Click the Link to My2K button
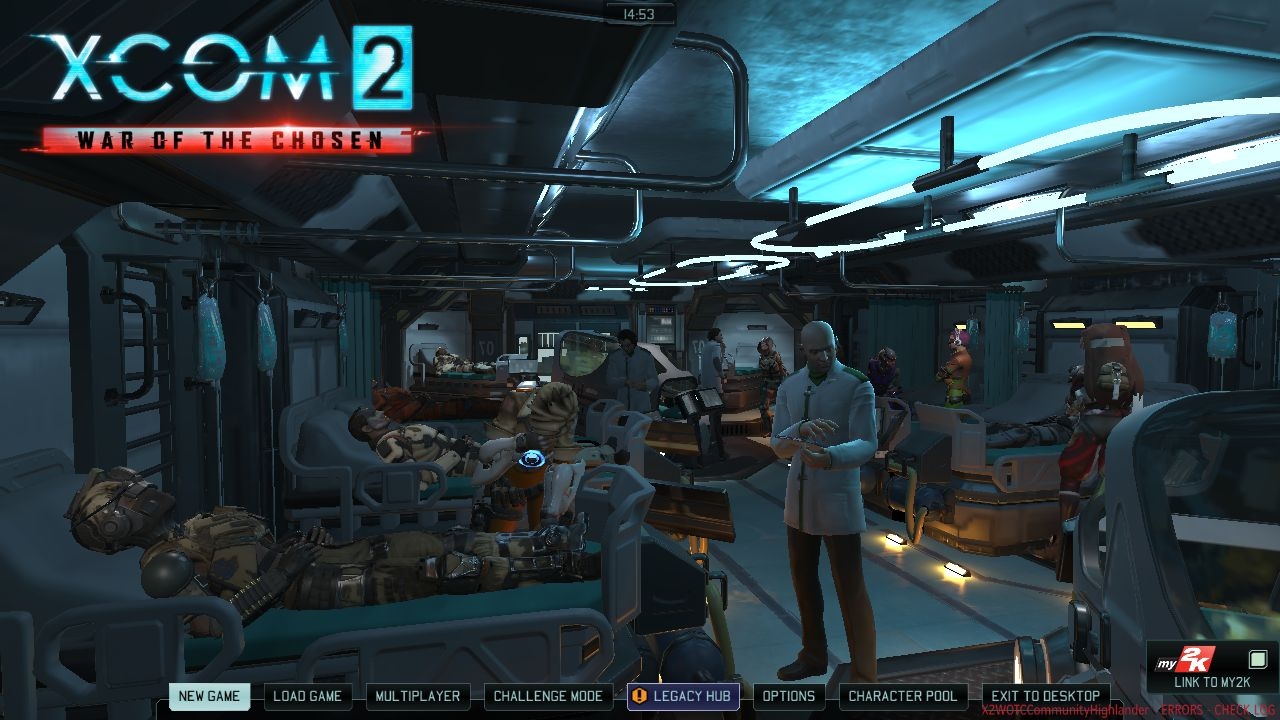 tap(1213, 667)
